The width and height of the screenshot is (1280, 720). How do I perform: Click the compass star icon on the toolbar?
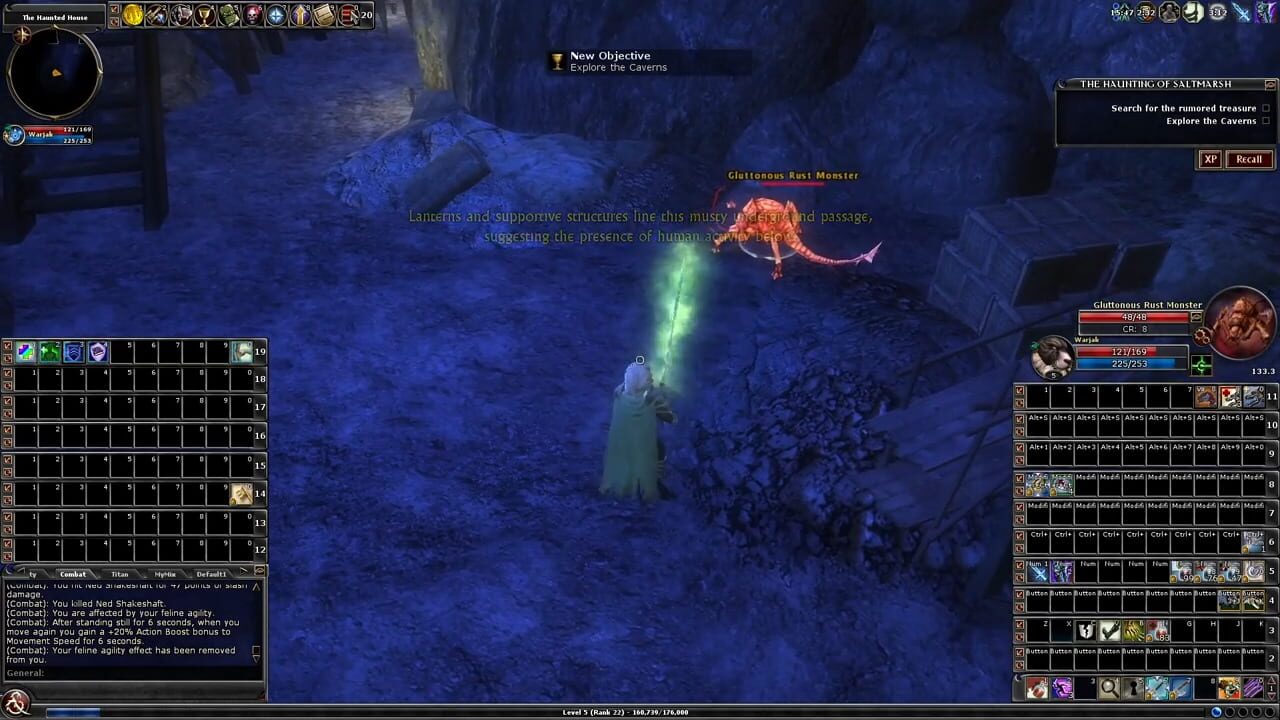(277, 14)
